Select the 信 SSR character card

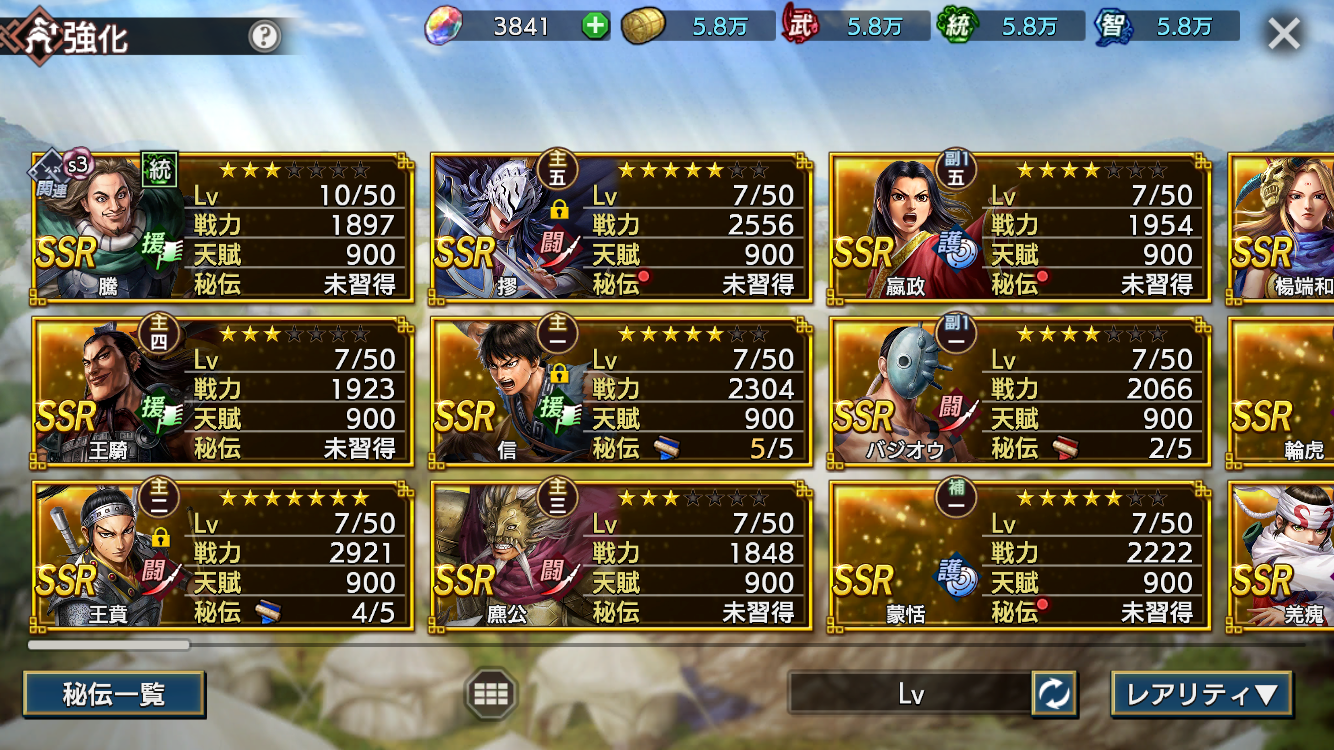(621, 391)
